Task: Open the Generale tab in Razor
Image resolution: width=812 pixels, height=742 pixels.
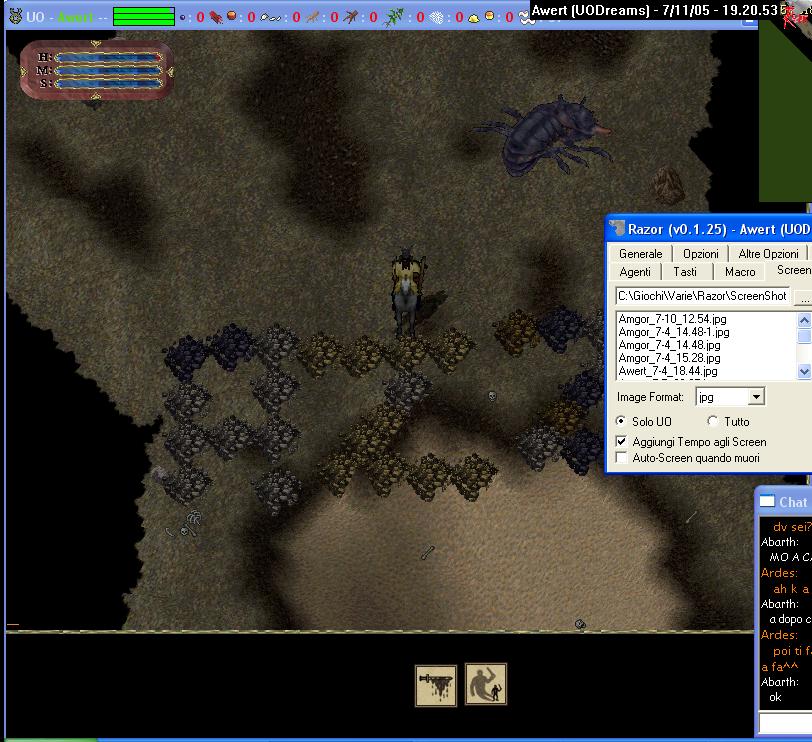Action: (x=640, y=254)
